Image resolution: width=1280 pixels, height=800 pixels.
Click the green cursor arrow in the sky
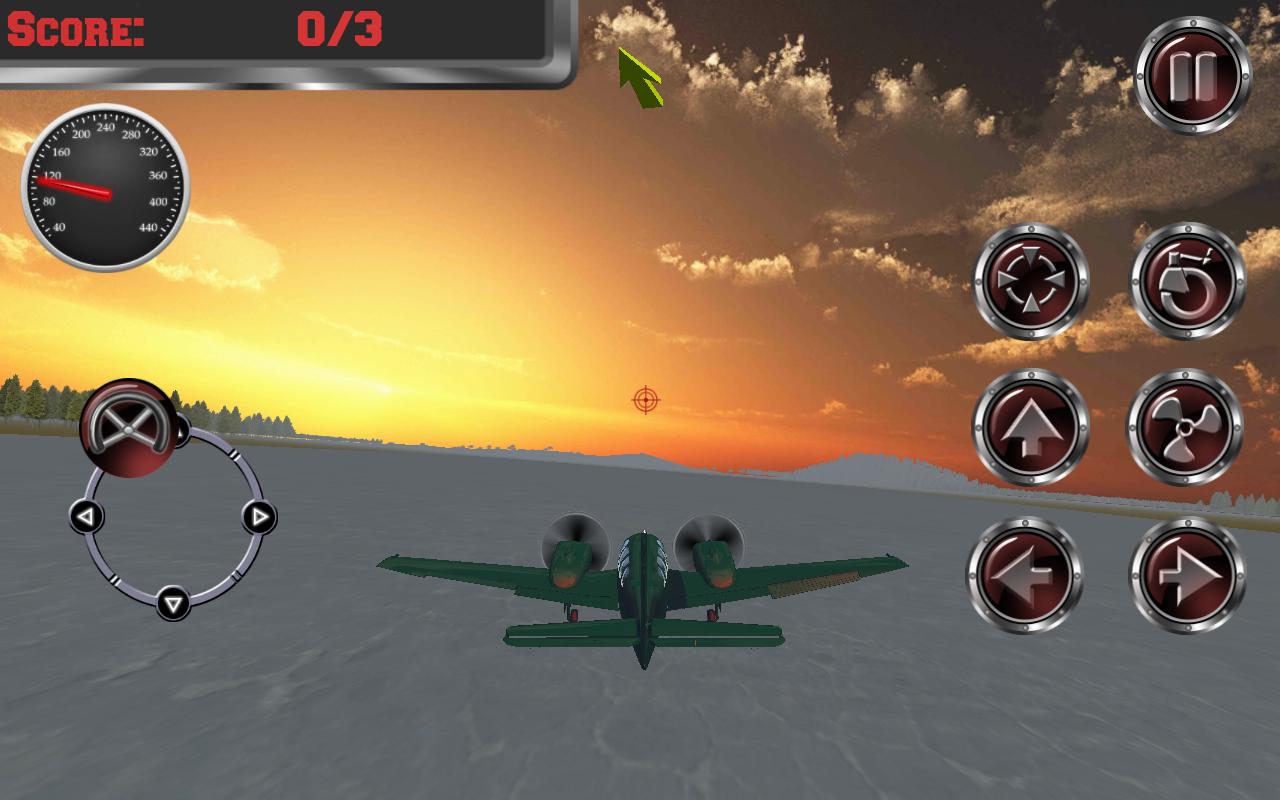[638, 75]
